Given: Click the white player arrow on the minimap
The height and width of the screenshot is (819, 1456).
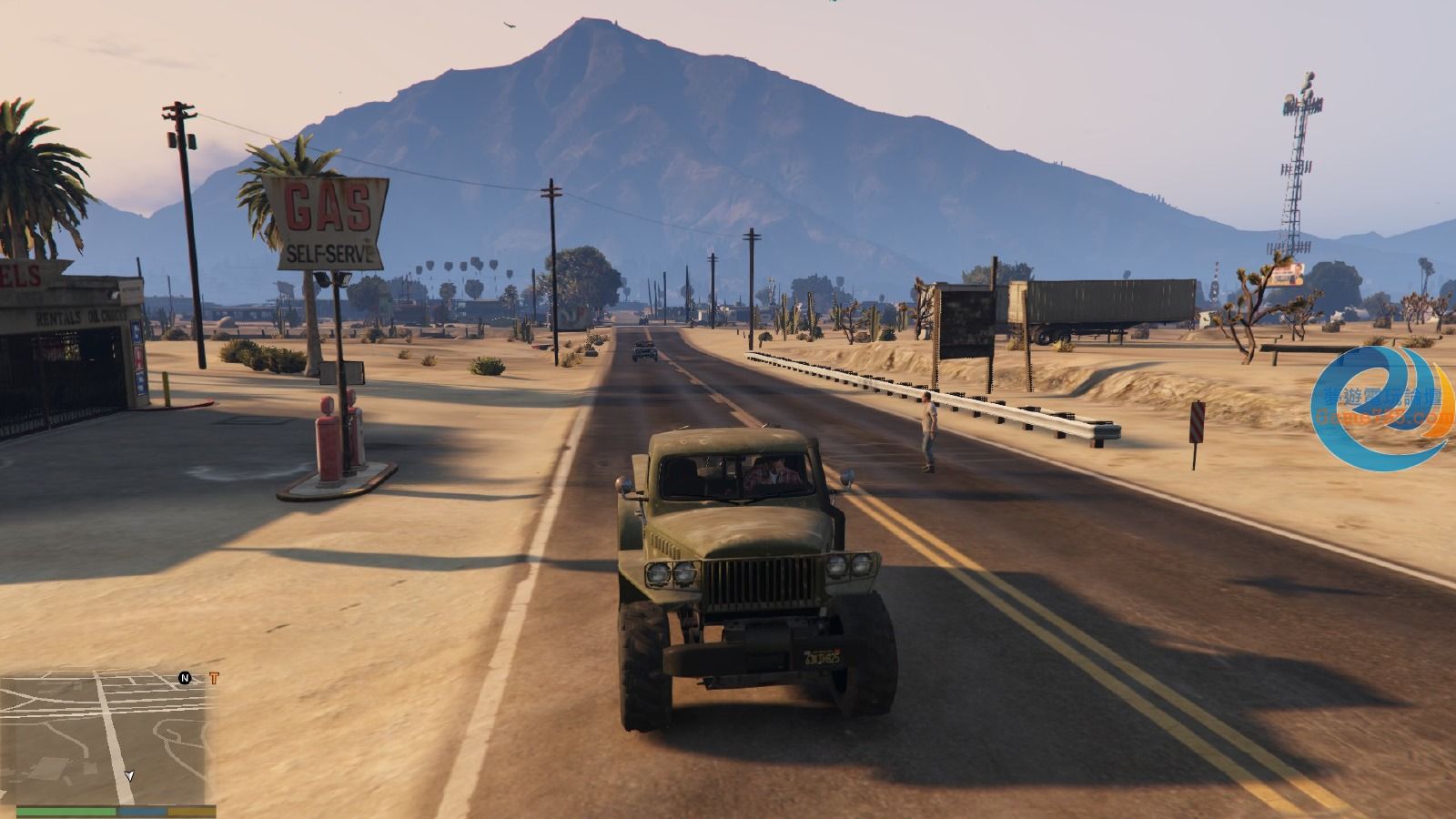Looking at the screenshot, I should pos(129,775).
